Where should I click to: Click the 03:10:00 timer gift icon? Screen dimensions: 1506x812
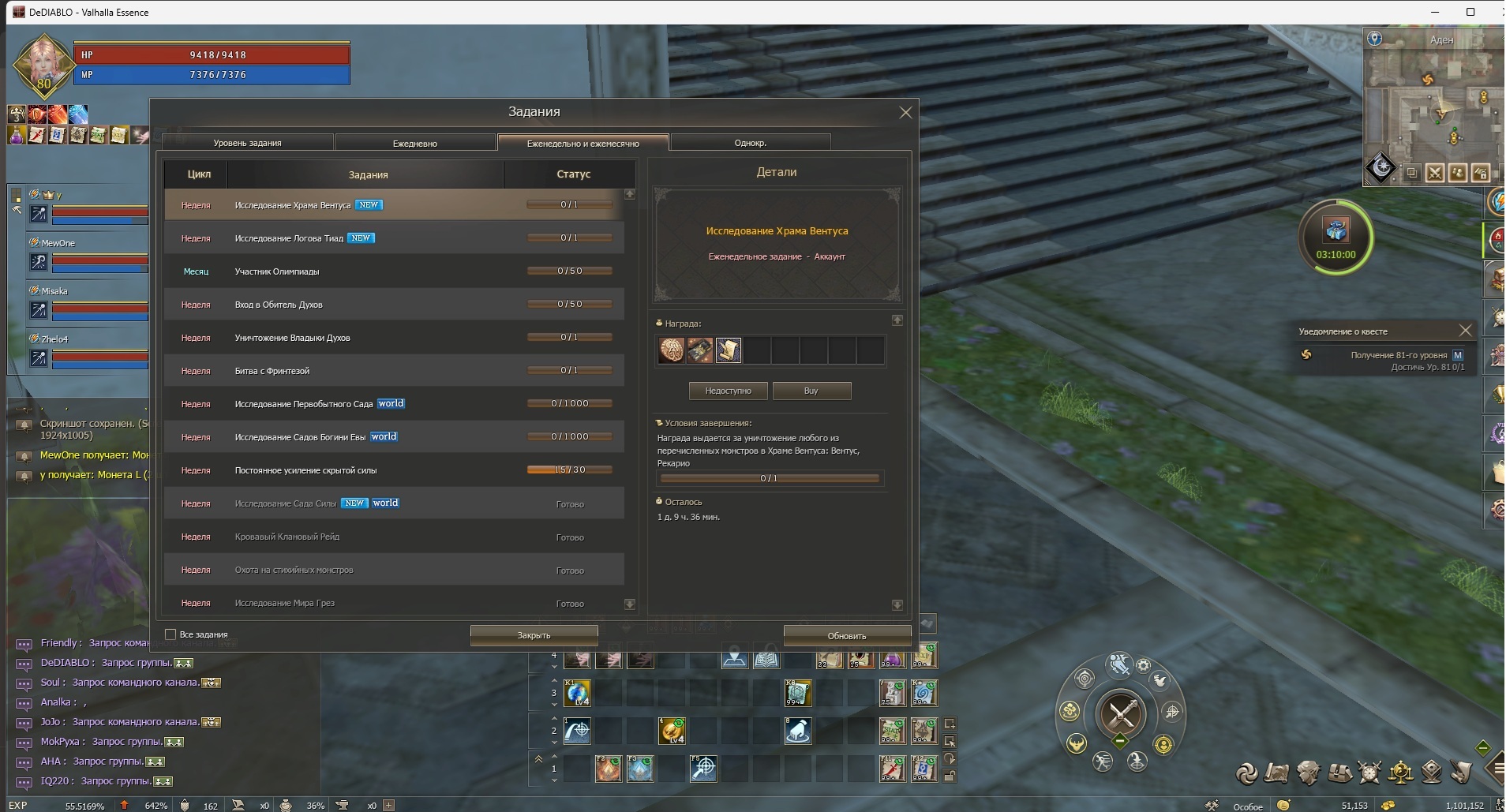click(1336, 231)
